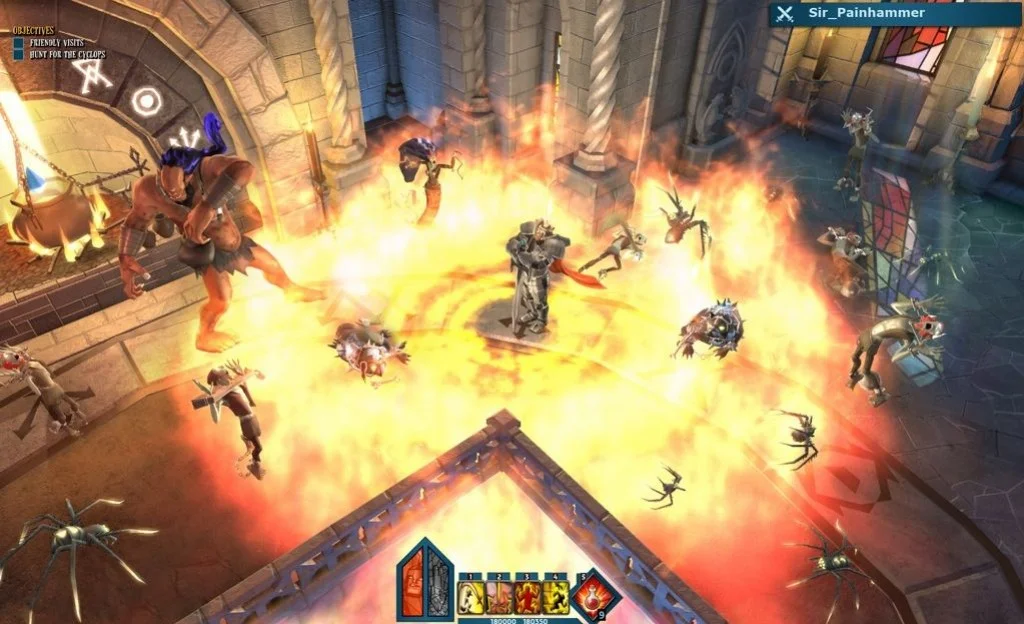Image resolution: width=1024 pixels, height=624 pixels.
Task: Trigger the red flaming figure ability
Action: [527, 598]
